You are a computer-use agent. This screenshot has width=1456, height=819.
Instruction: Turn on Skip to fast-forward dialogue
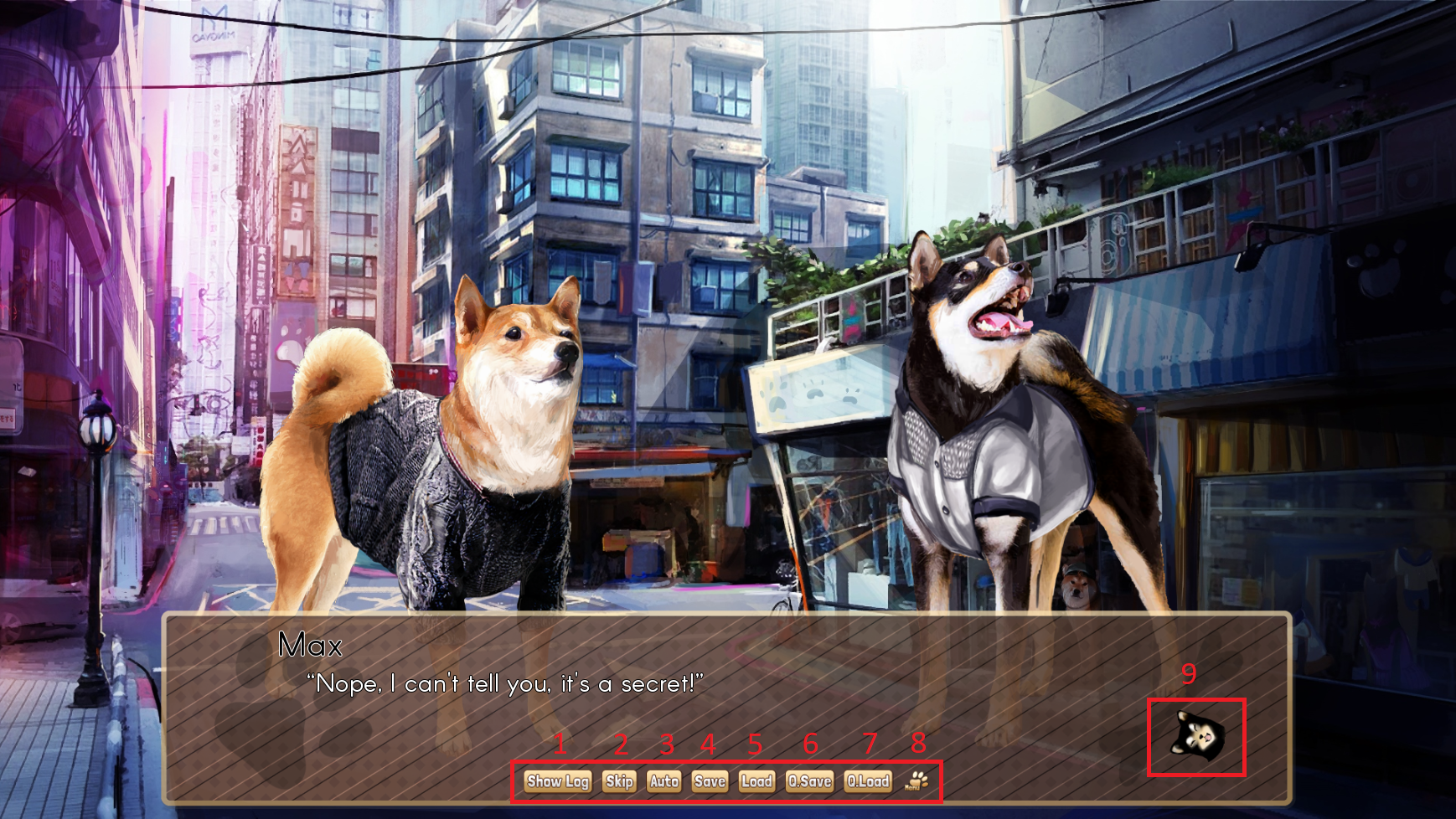620,781
